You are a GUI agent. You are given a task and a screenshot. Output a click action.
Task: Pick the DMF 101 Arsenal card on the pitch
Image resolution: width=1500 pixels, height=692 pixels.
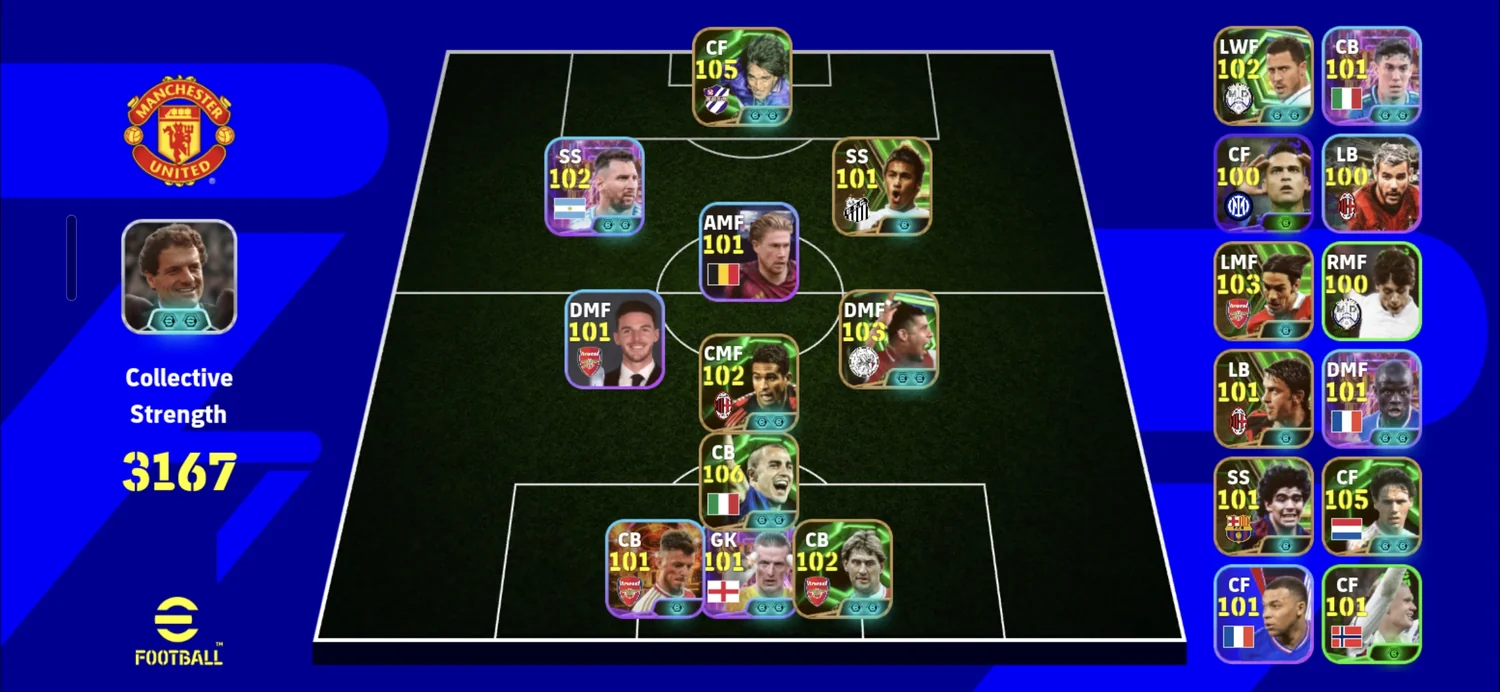614,339
